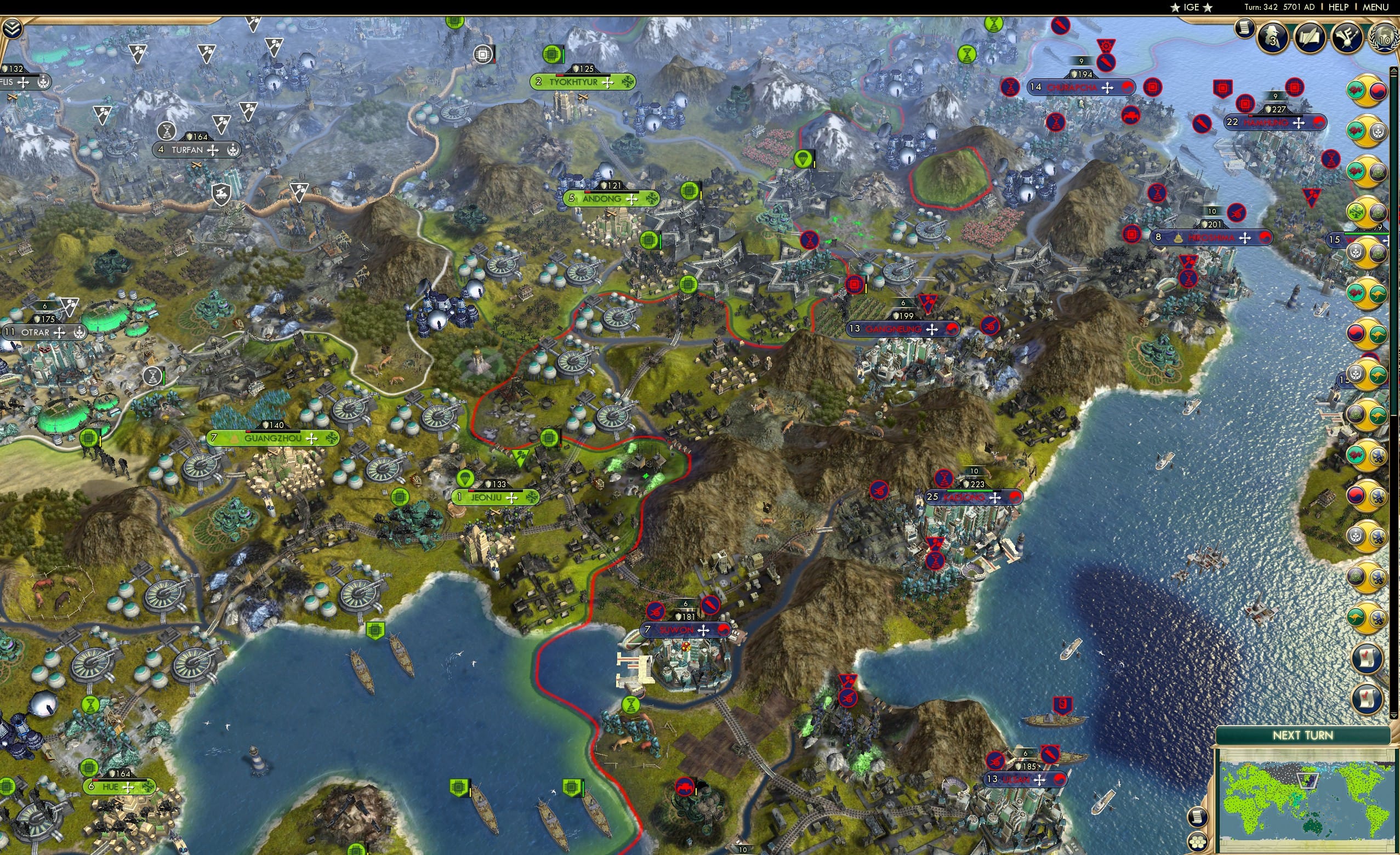Open the Espionage overview with the spy icon

coord(1272,36)
